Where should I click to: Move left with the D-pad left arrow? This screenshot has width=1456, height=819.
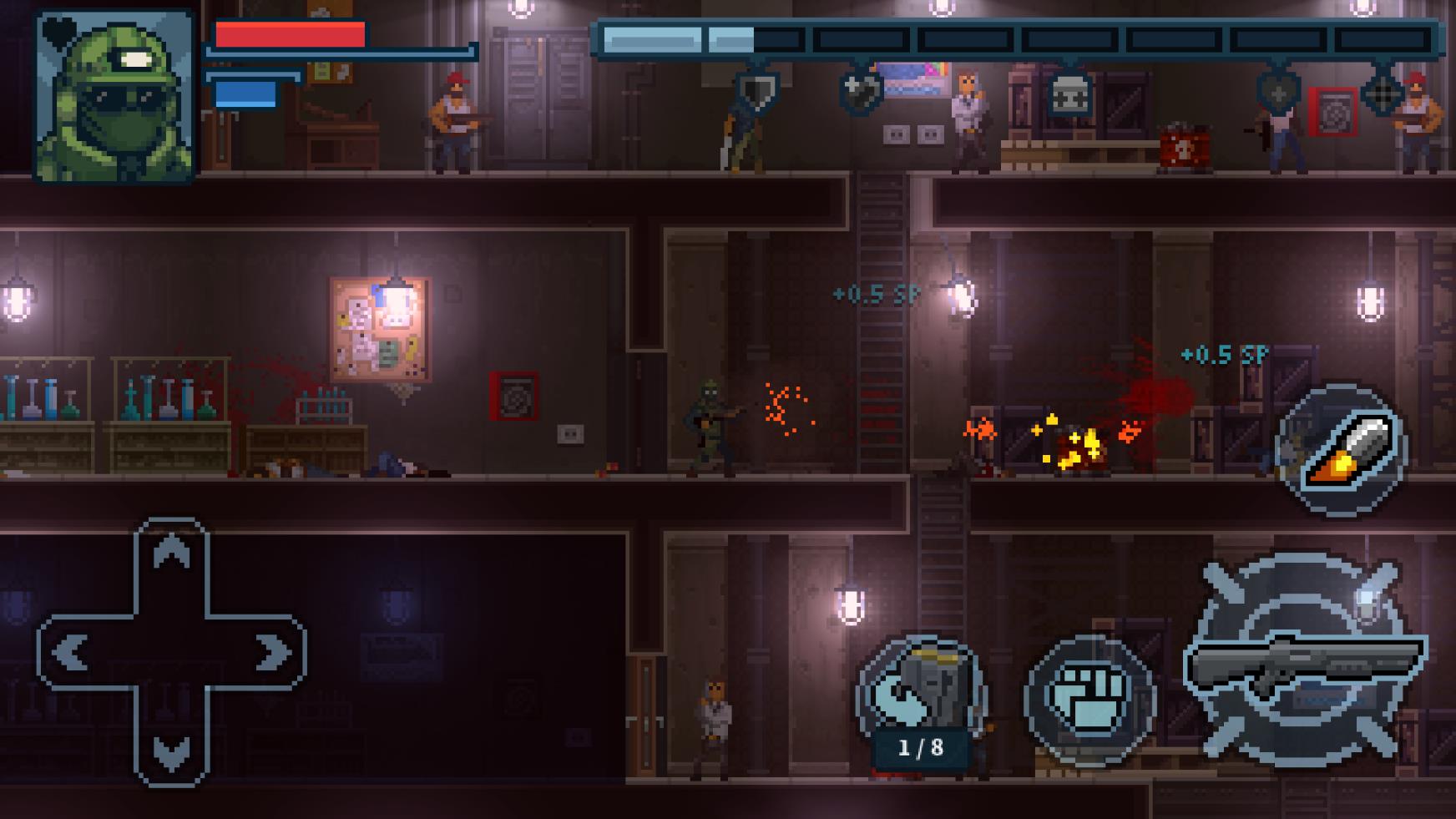click(71, 653)
